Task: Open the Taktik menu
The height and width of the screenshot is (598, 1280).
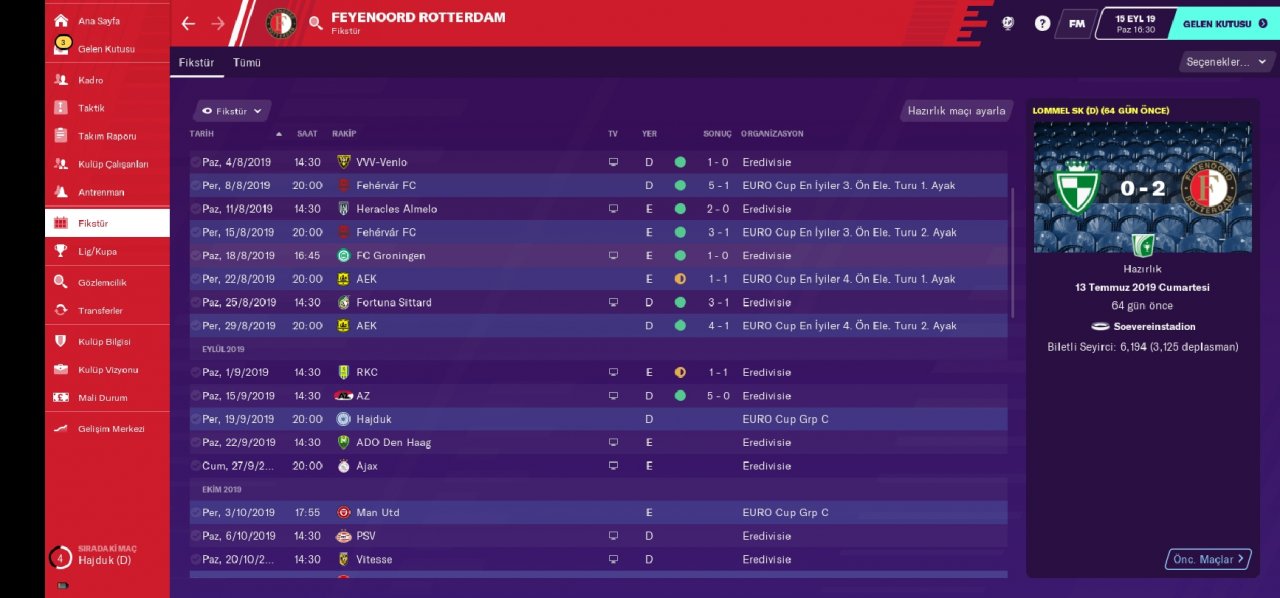Action: point(91,108)
